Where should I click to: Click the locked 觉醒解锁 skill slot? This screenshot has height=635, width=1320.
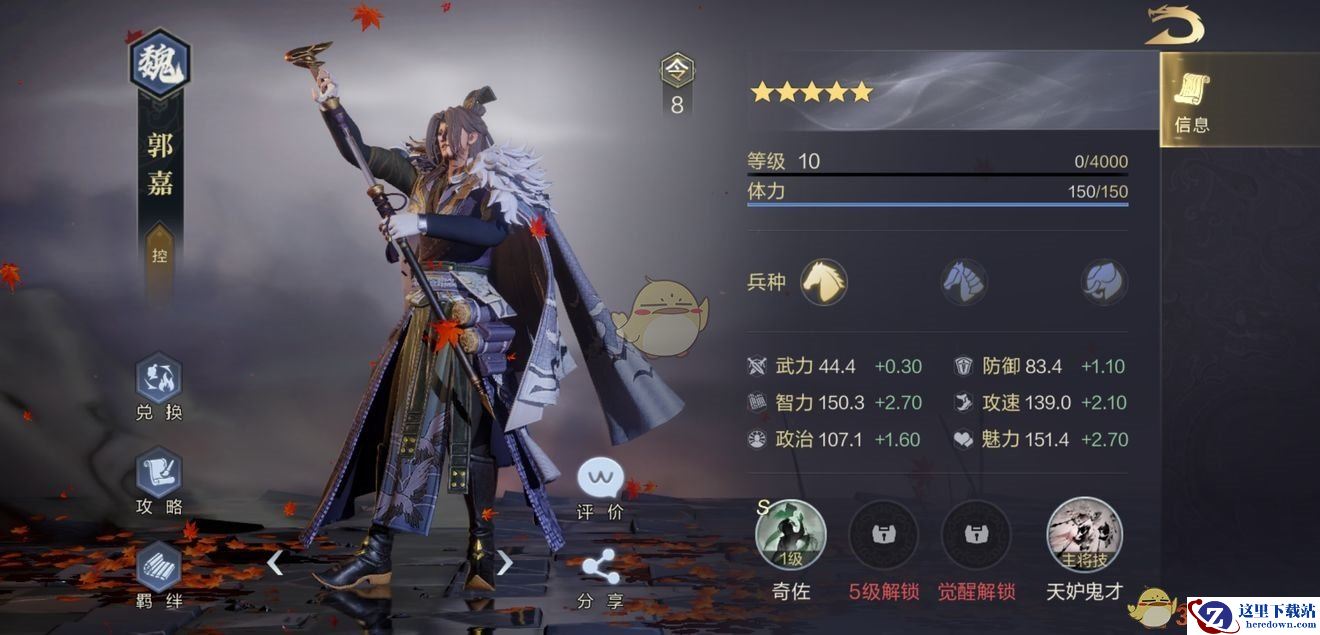click(976, 535)
